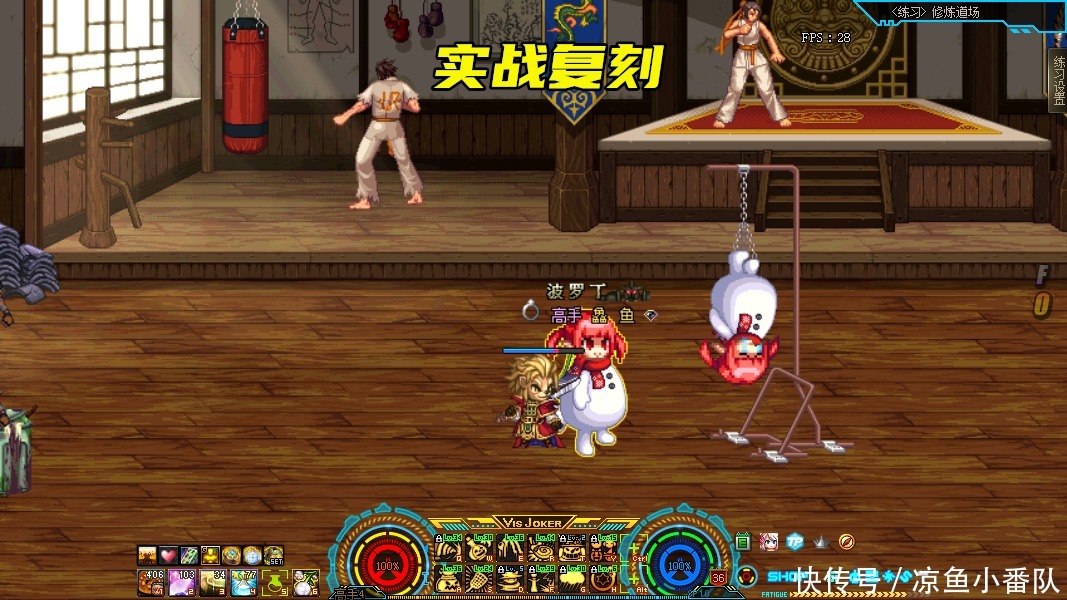Open the green notebook menu icon
Image resolution: width=1067 pixels, height=600 pixels.
coord(742,542)
